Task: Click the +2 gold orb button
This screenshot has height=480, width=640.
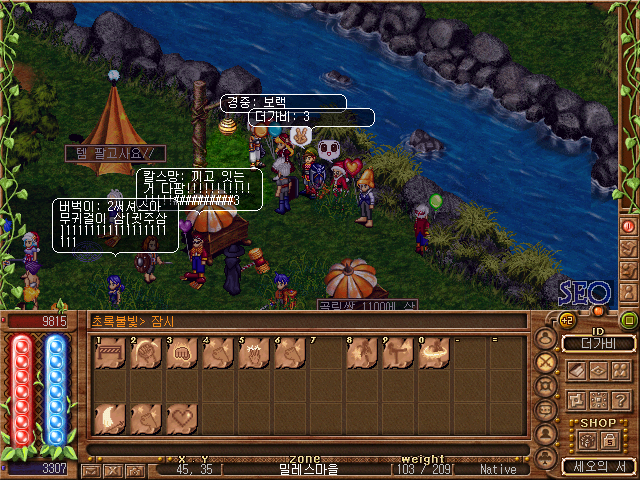Action: pos(566,320)
